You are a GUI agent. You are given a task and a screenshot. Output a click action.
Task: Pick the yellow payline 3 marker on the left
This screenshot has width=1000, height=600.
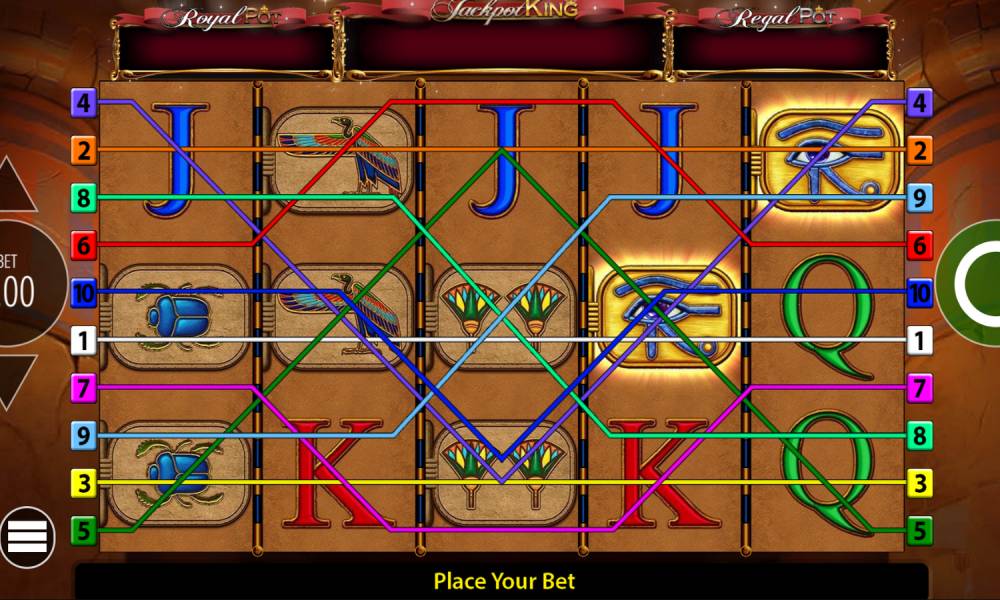(84, 484)
